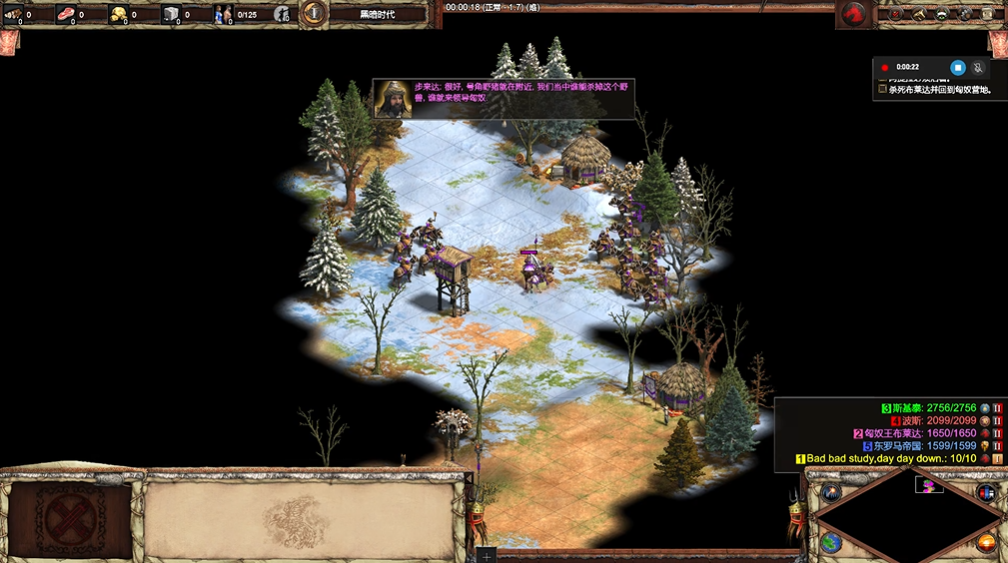Click the emblem beside Eastern Roman Empire's score
1008x563 pixels.
click(983, 446)
